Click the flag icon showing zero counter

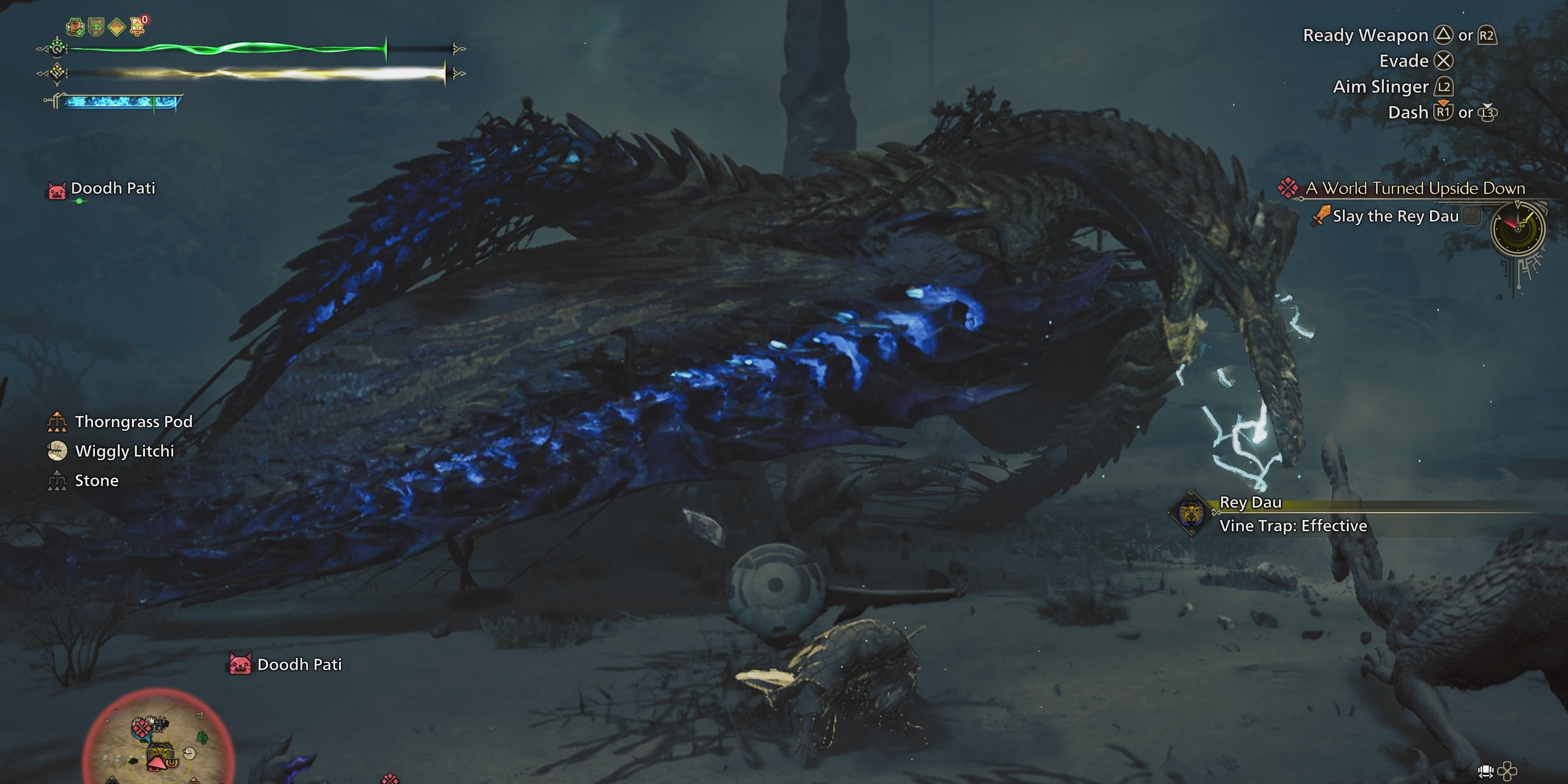tap(137, 26)
